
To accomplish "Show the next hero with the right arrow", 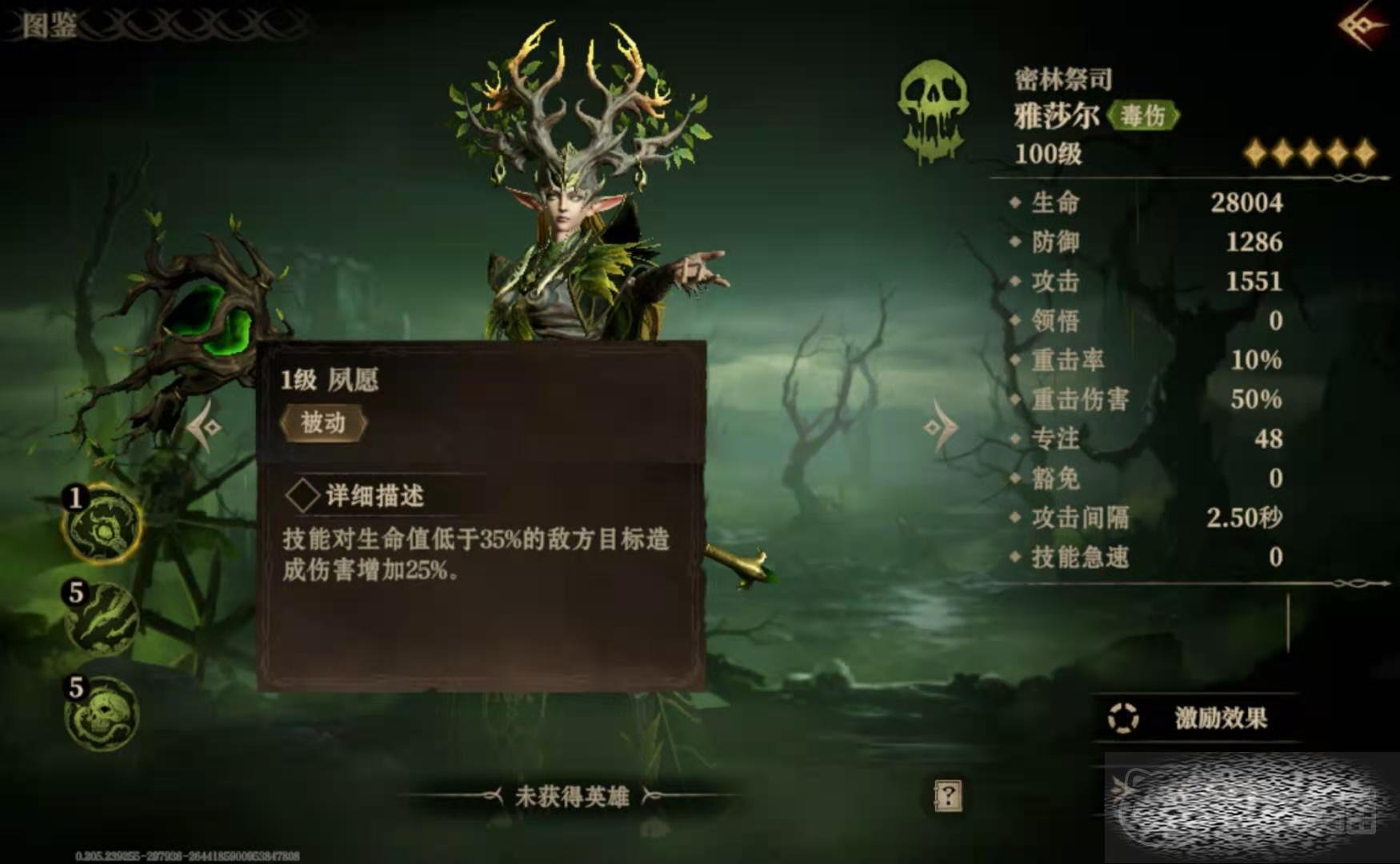I will point(941,426).
